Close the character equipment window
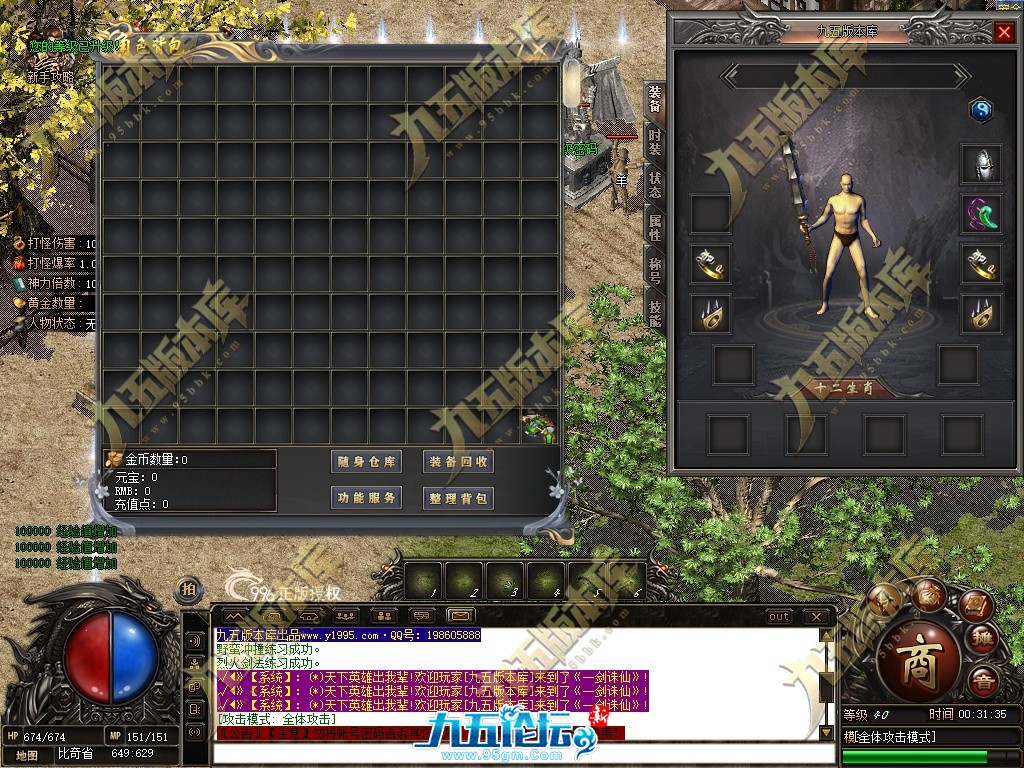 pos(1004,32)
